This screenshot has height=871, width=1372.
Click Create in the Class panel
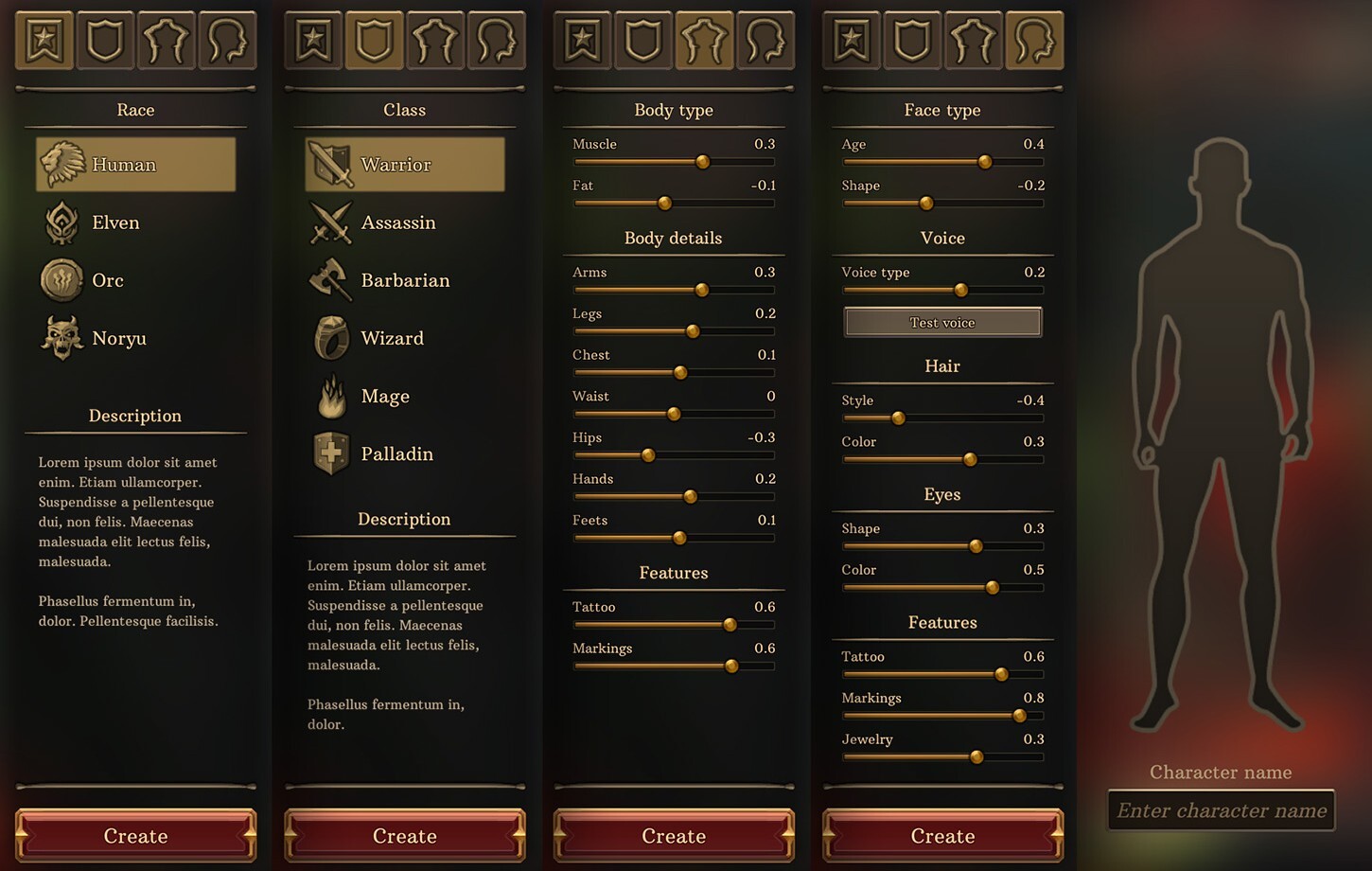[x=404, y=836]
